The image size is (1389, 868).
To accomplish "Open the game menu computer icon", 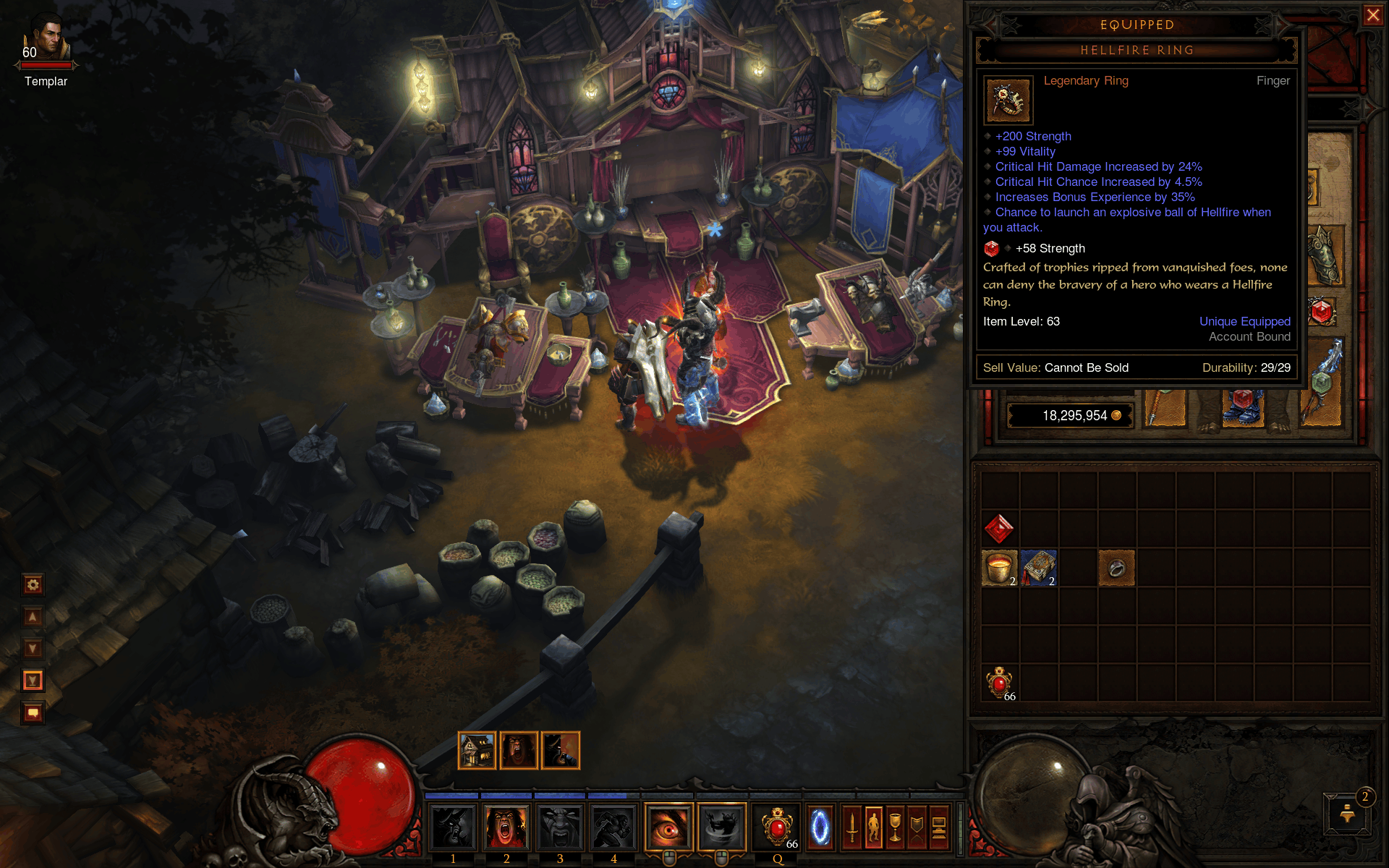I will (939, 826).
